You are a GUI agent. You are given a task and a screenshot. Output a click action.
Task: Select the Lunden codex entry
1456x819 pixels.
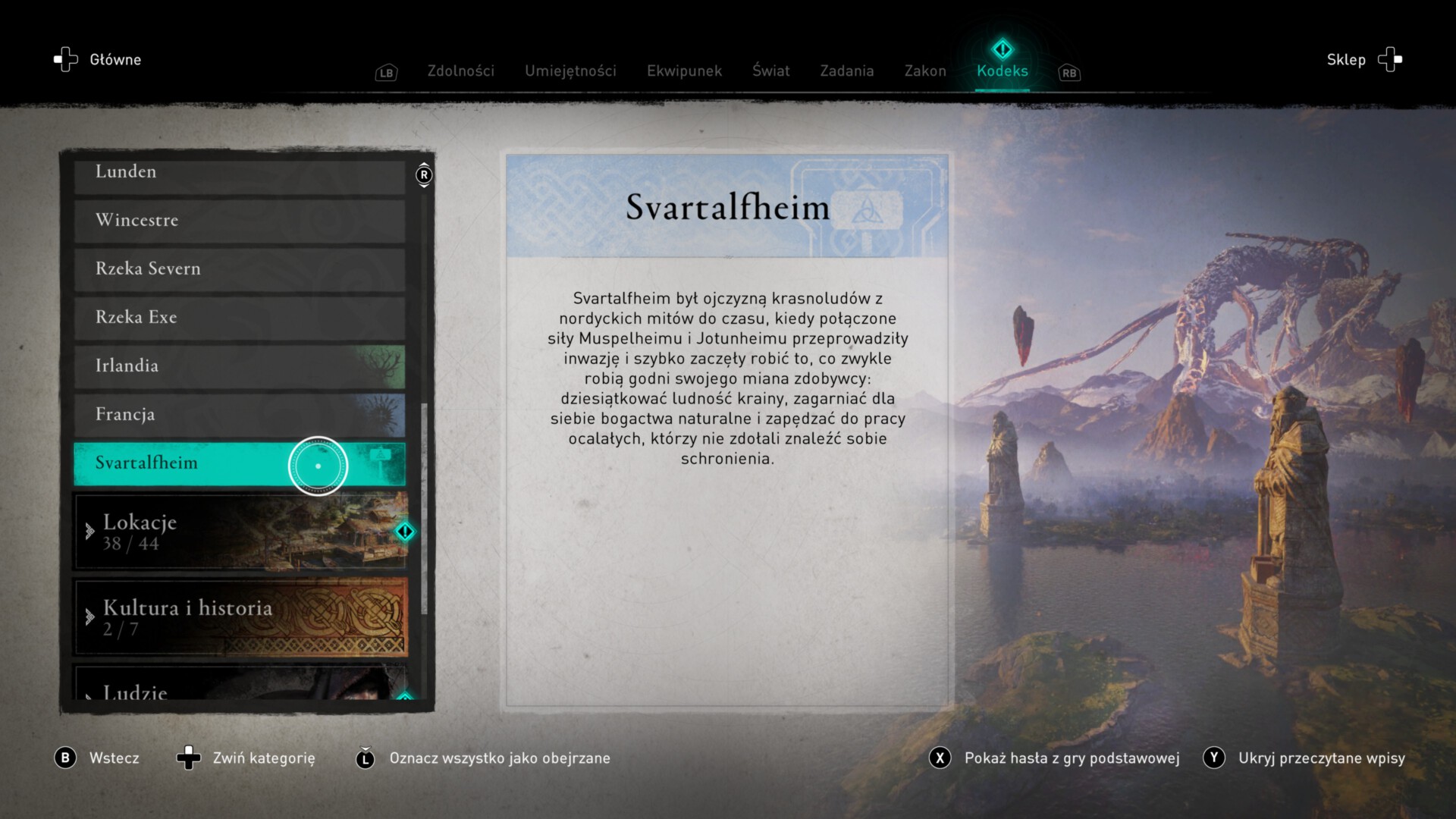point(239,173)
